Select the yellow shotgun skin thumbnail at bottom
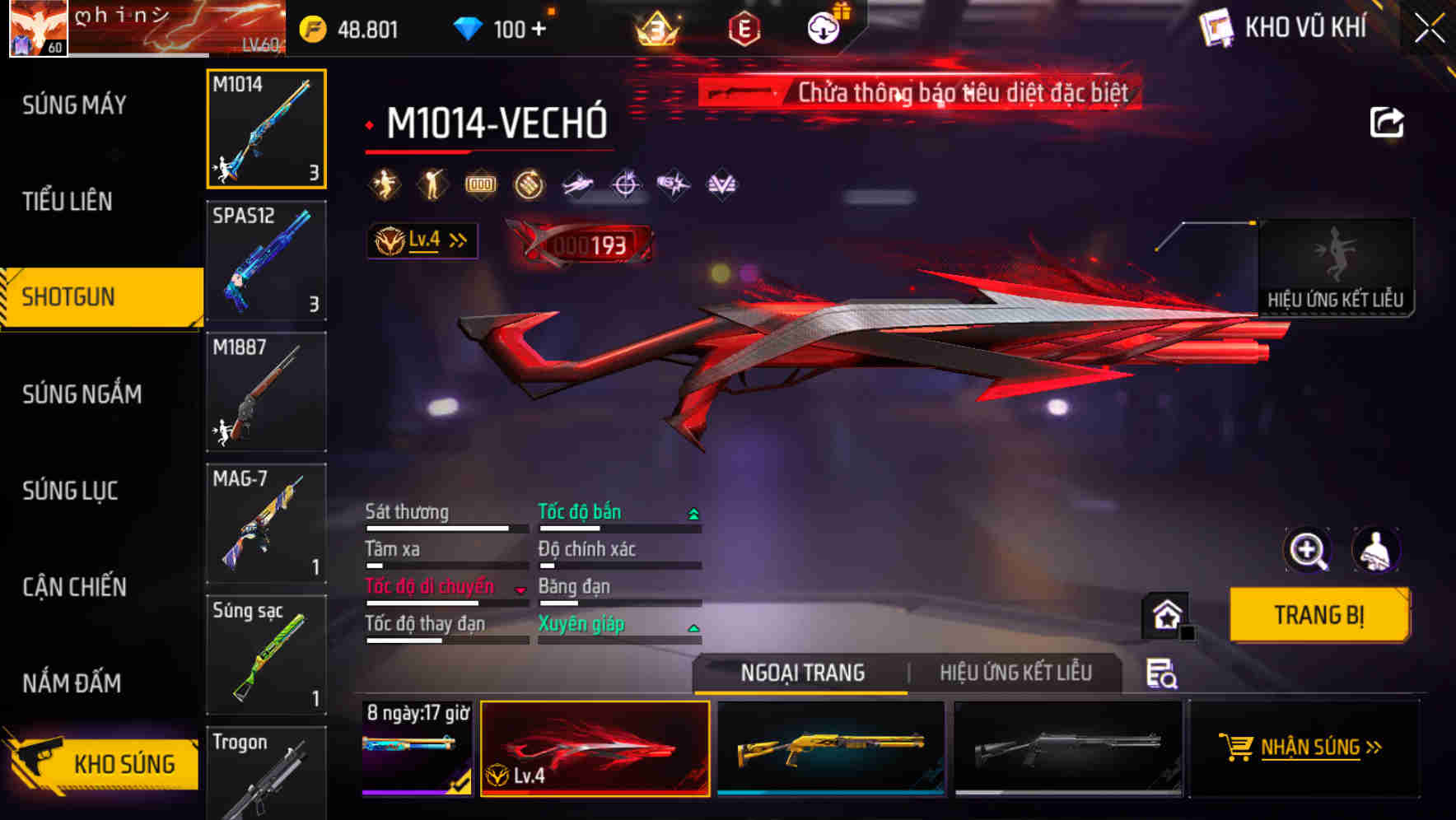The width and height of the screenshot is (1456, 820). pos(832,749)
